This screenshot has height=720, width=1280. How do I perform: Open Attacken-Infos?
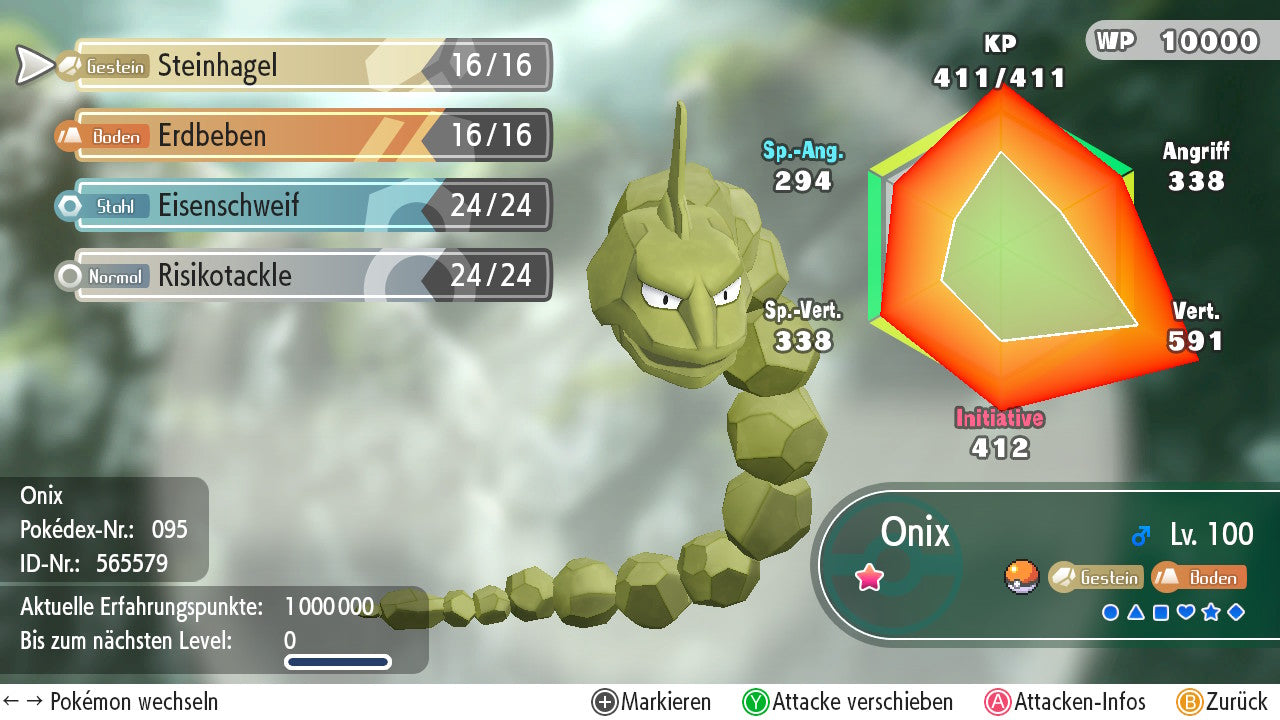click(1066, 702)
